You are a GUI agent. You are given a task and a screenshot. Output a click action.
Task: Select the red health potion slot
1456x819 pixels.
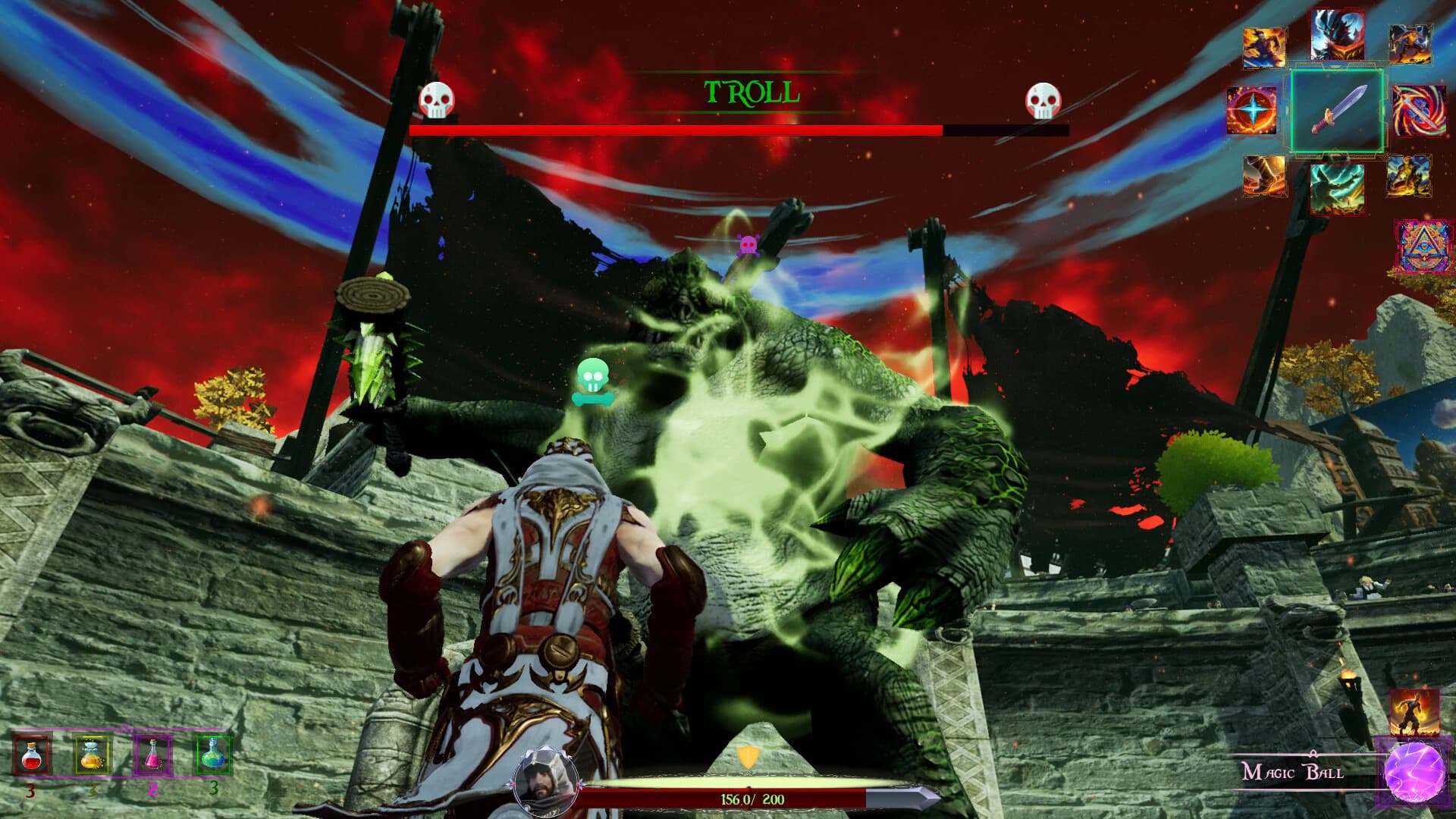coord(31,755)
